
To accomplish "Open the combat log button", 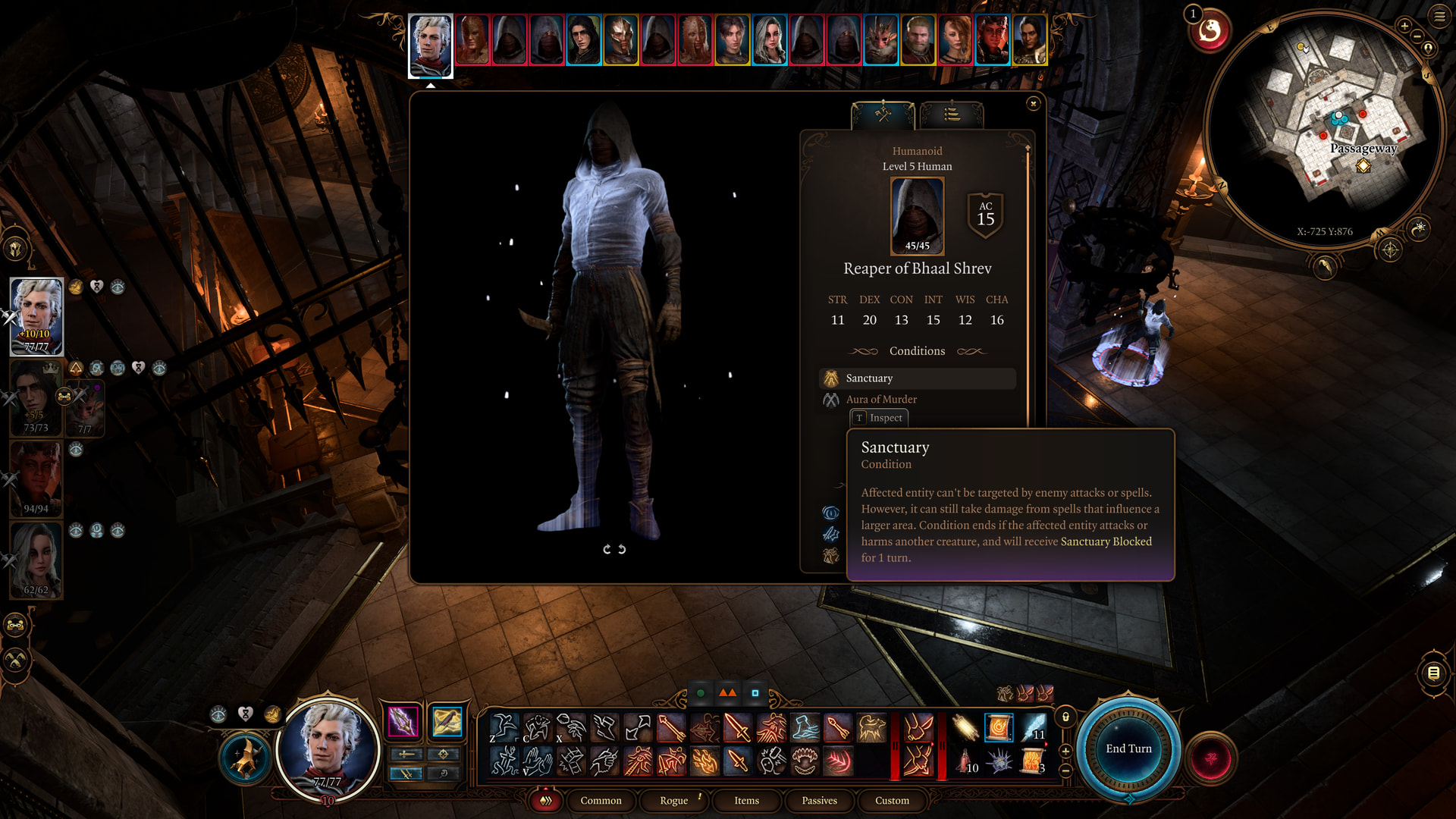I will click(1433, 673).
